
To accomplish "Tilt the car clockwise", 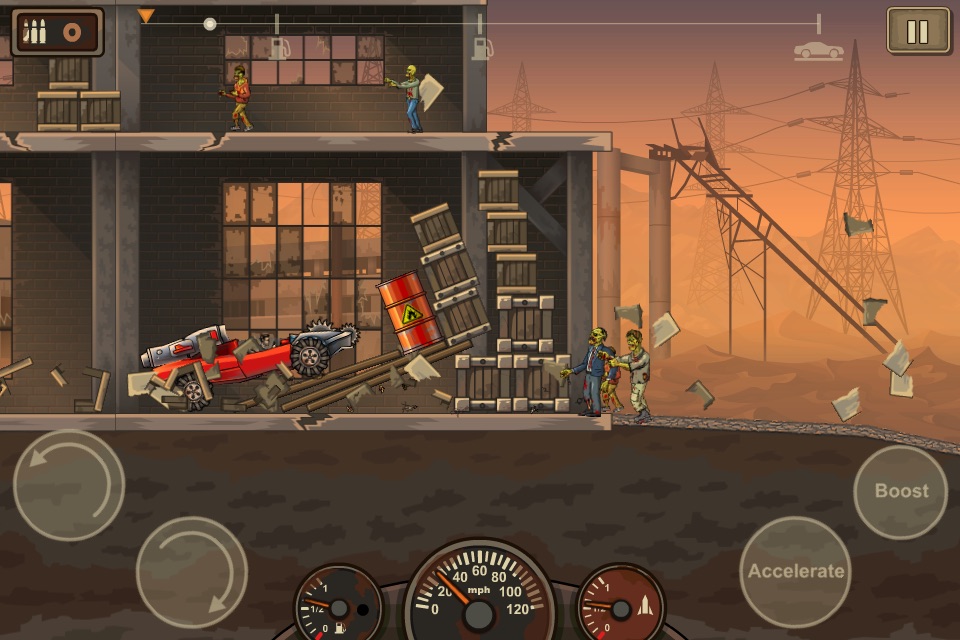I will click(x=192, y=572).
